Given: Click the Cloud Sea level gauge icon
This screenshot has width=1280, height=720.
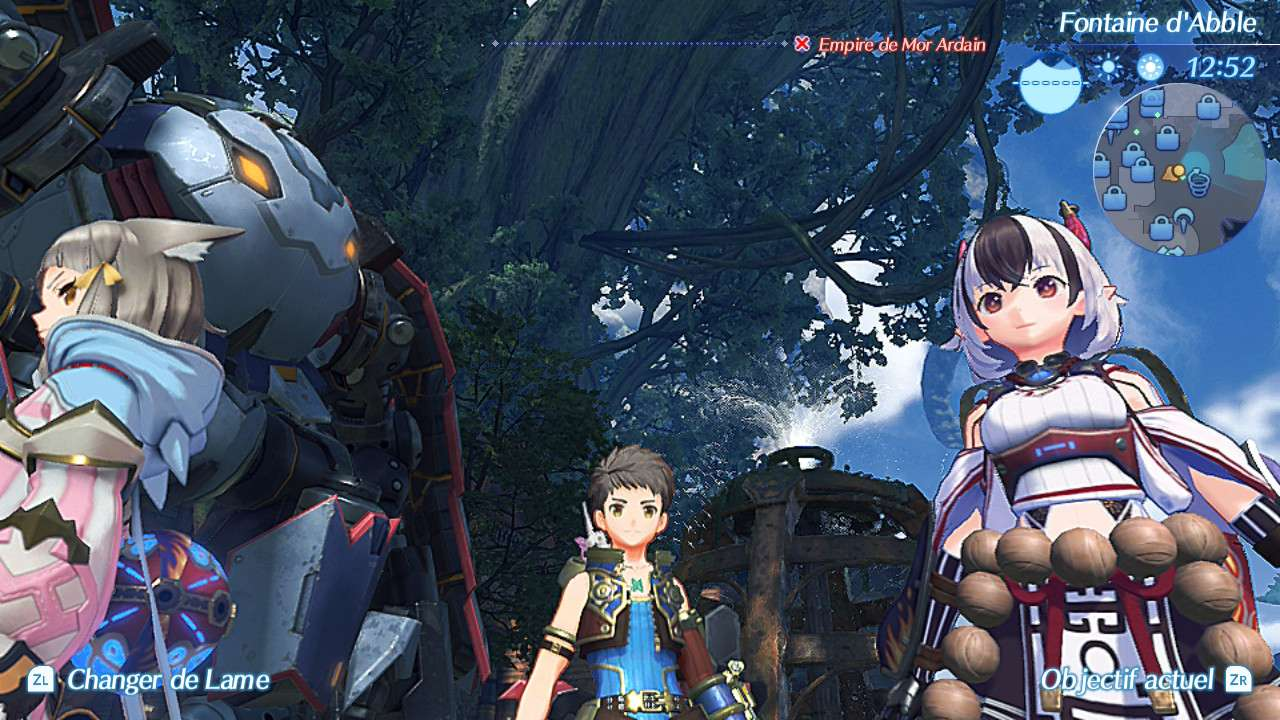Looking at the screenshot, I should (1050, 82).
